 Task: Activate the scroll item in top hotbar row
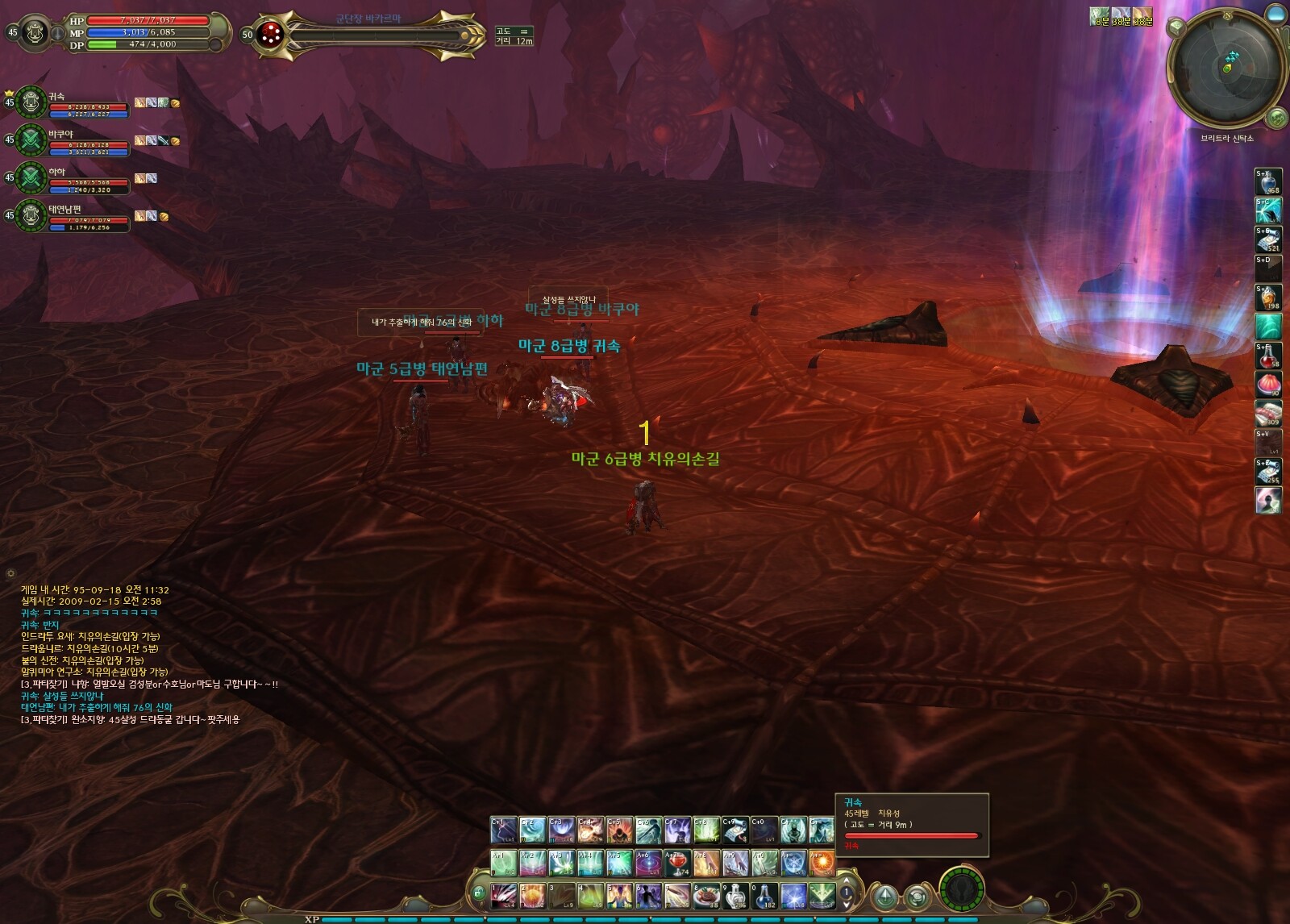pyautogui.click(x=735, y=830)
